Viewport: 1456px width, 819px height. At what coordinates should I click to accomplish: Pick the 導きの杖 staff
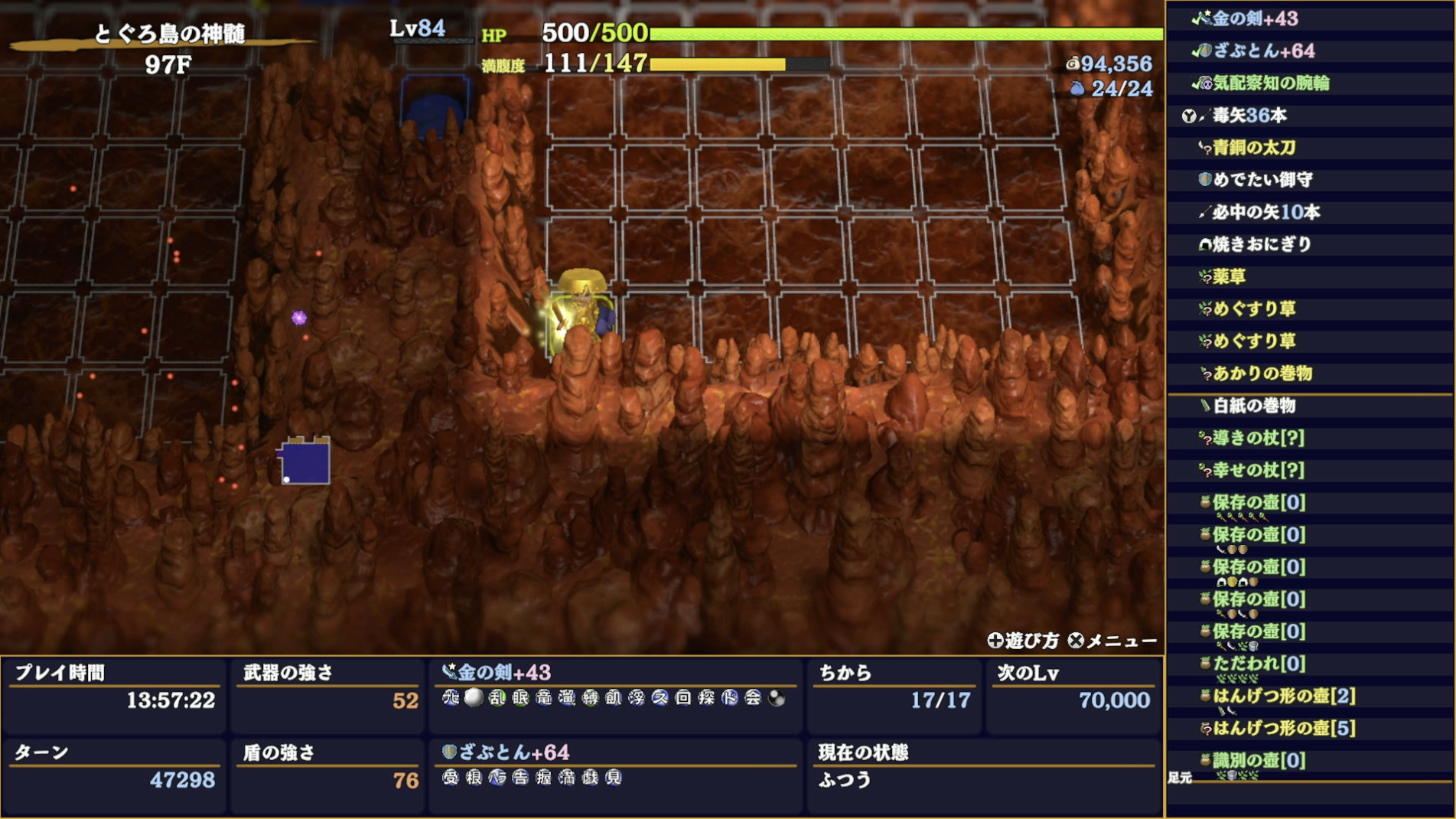pyautogui.click(x=1258, y=438)
